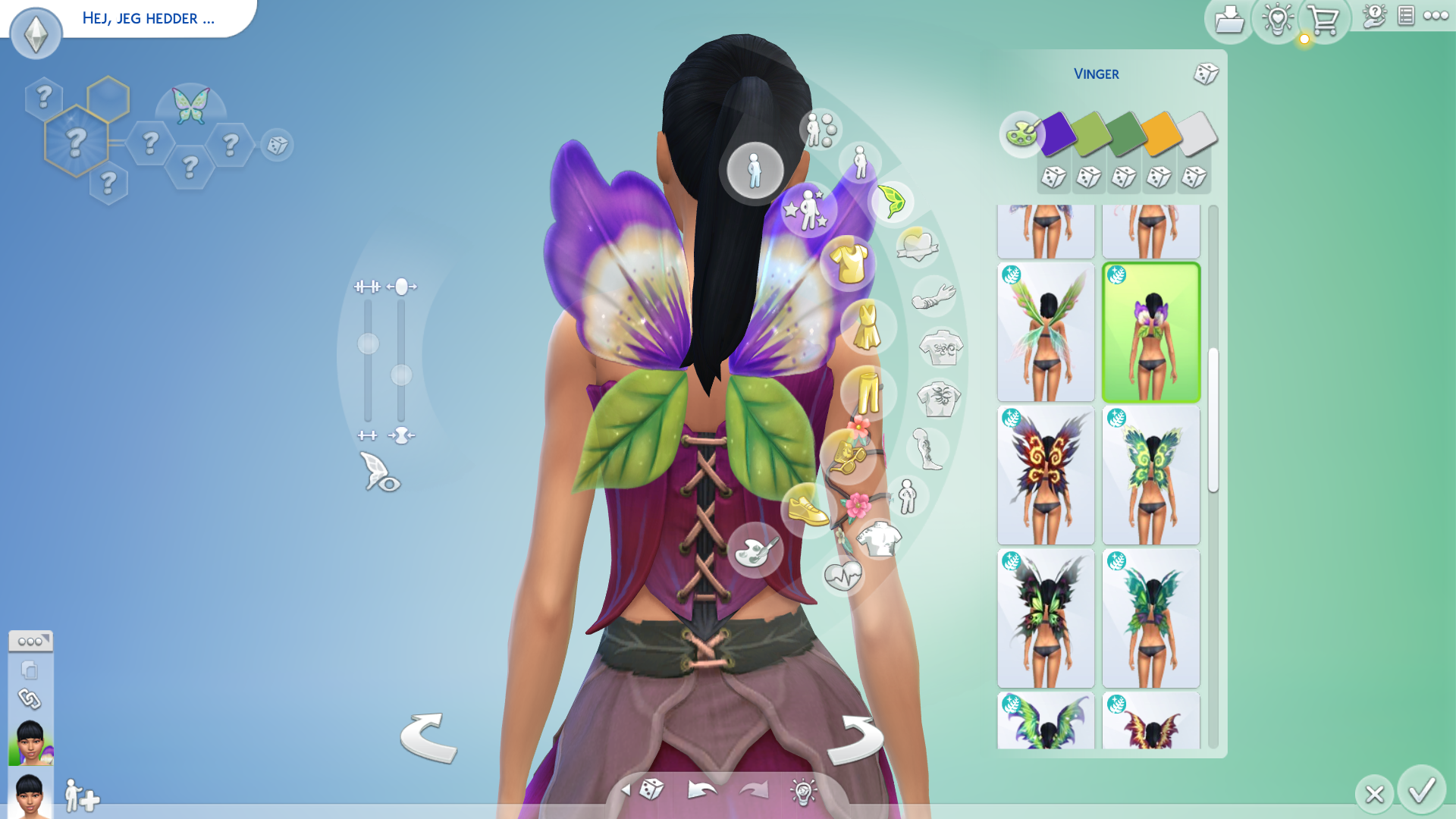Select the red and black butterfly wings
This screenshot has height=819, width=1456.
[1046, 475]
